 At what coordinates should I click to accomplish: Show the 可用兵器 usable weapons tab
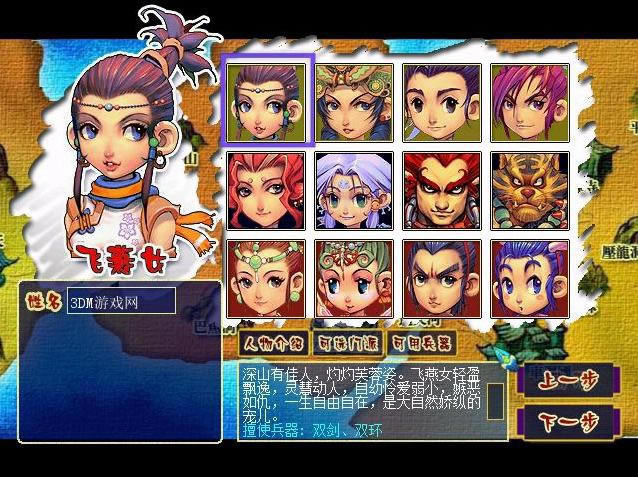[x=420, y=343]
